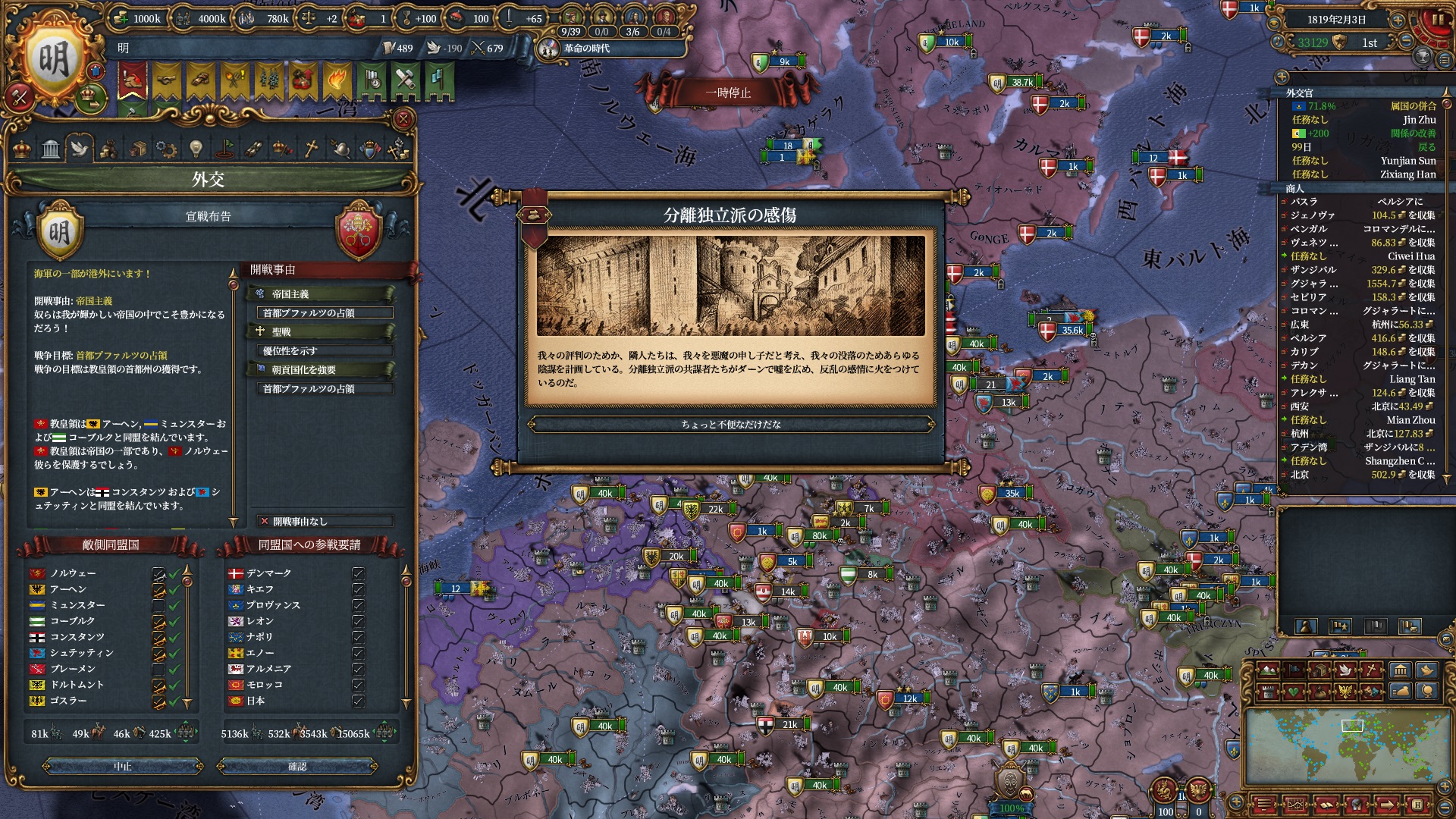The image size is (1456, 819).
Task: Click the Papal State target shield
Action: (x=358, y=231)
